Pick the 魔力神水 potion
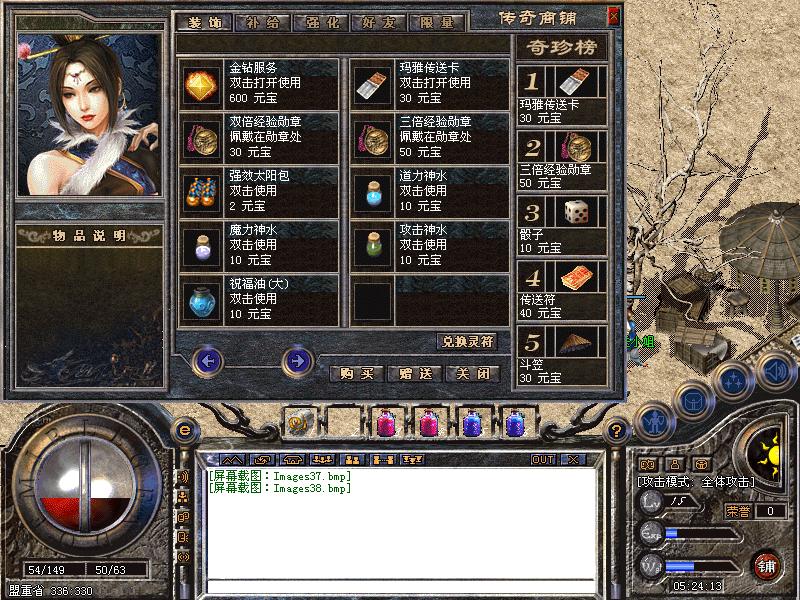The width and height of the screenshot is (800, 600). (201, 245)
